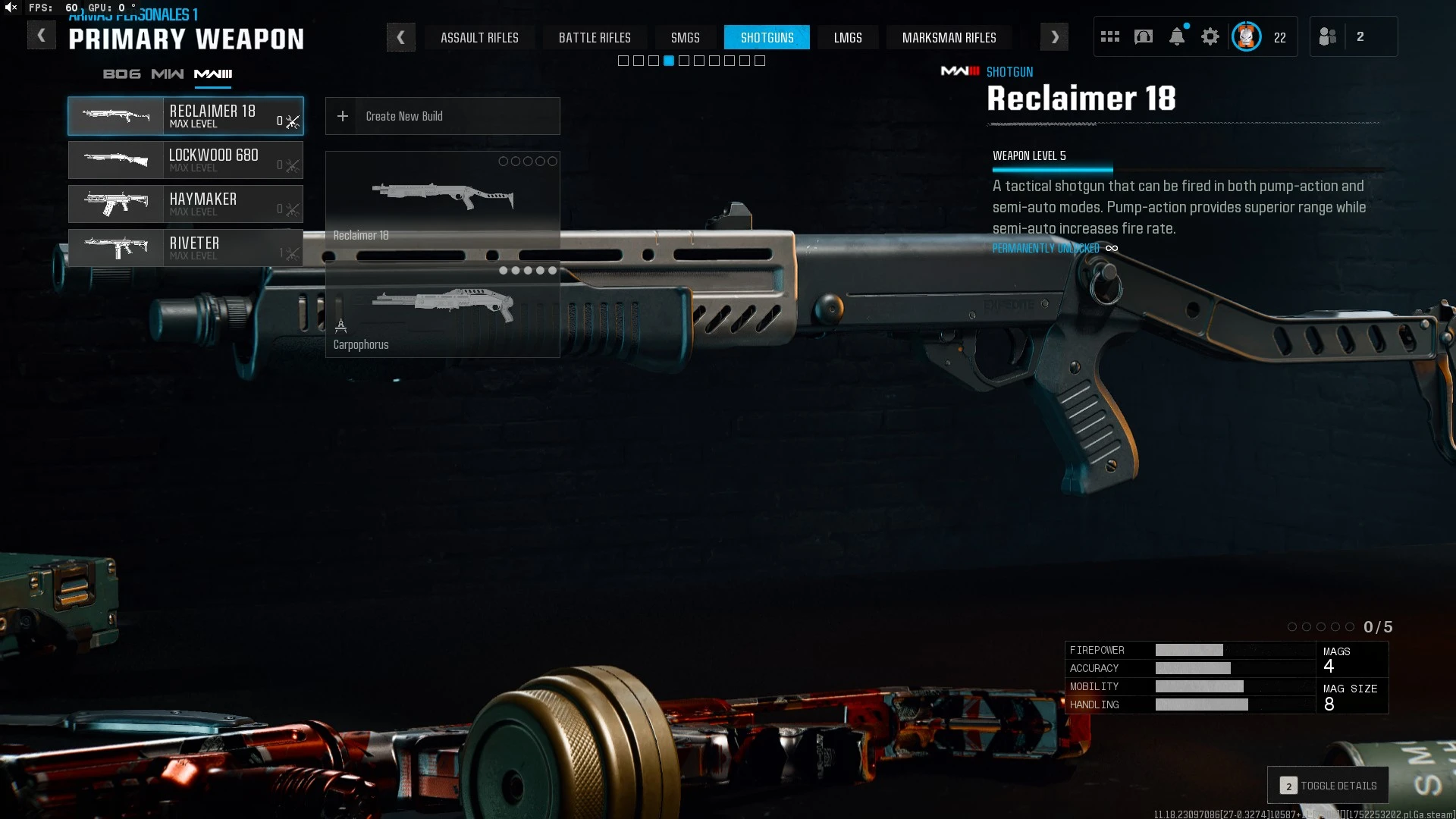Image resolution: width=1456 pixels, height=819 pixels.
Task: Filter weapons by BO6 game
Action: pos(121,74)
